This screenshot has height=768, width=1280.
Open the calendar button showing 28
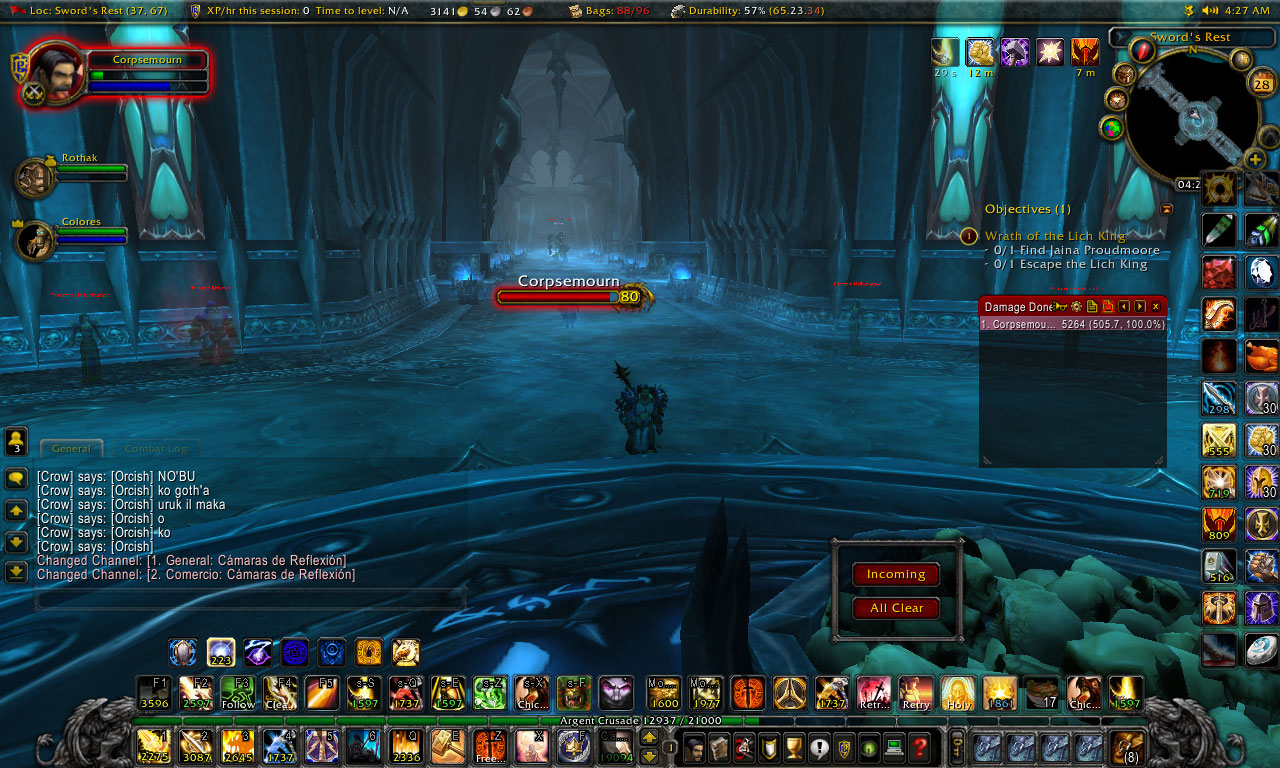[1262, 84]
